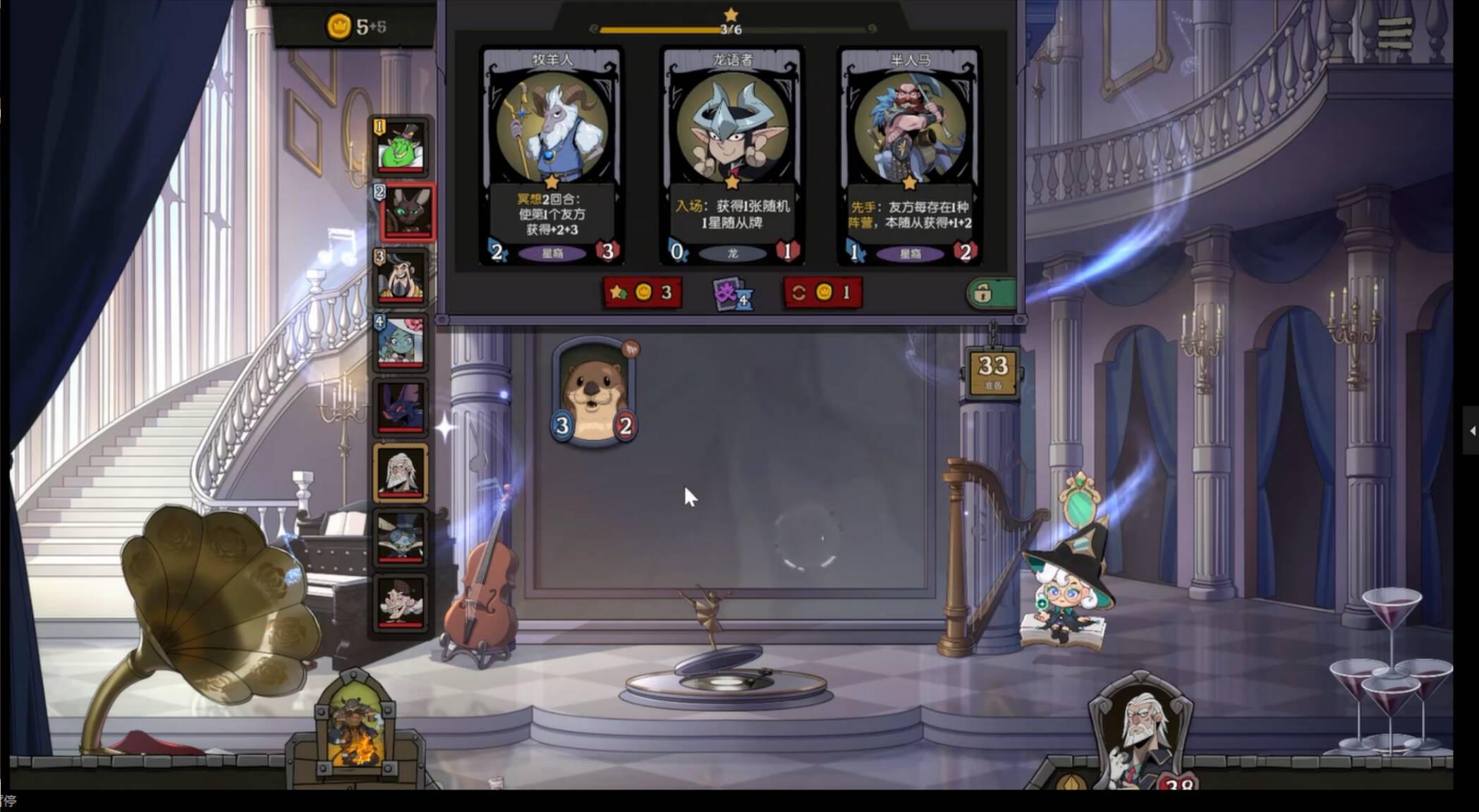Pick the 半人马 centaur card

pos(910,155)
